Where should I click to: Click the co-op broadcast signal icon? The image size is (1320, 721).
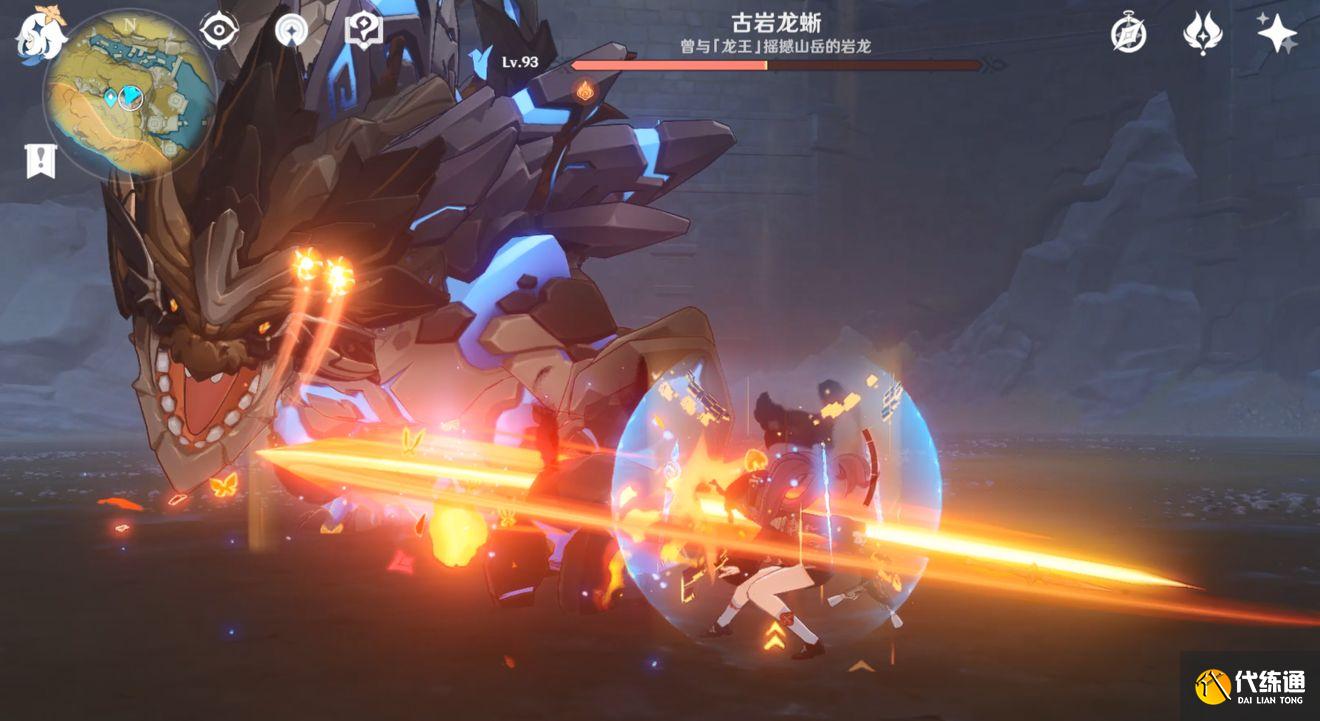pos(292,29)
